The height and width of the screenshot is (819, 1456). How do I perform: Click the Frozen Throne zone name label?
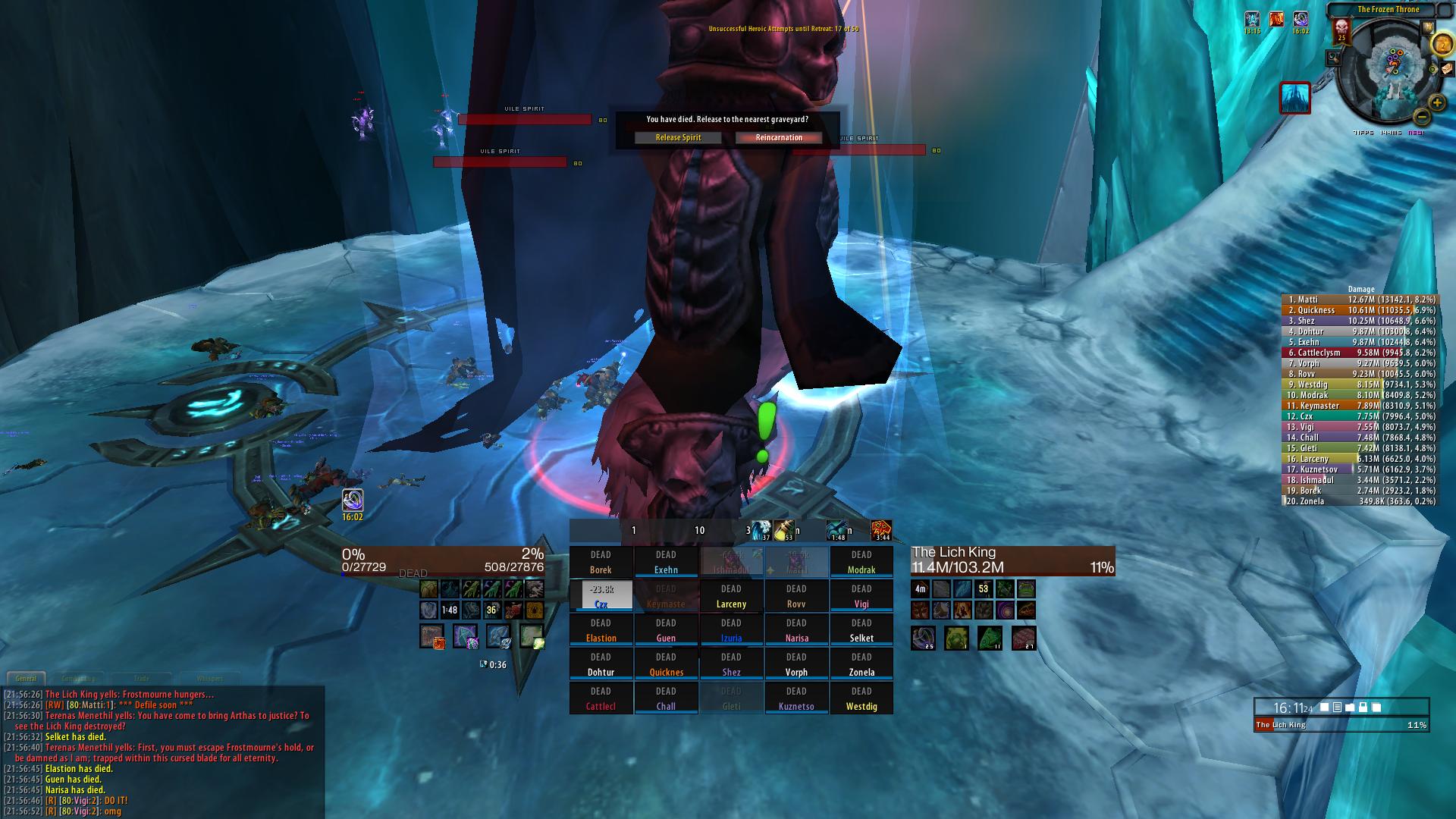pyautogui.click(x=1388, y=10)
